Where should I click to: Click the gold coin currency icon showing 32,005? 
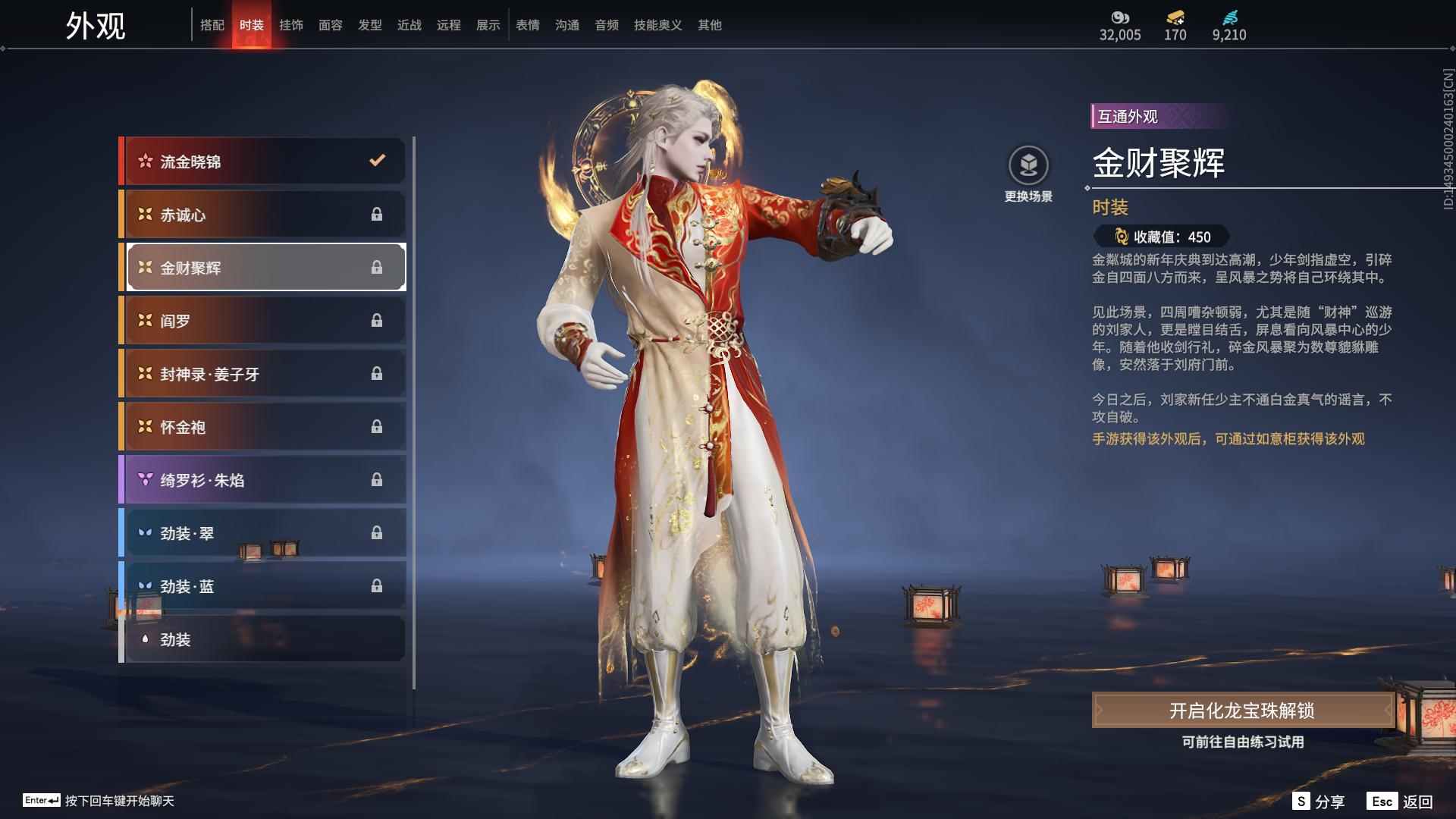[1120, 17]
